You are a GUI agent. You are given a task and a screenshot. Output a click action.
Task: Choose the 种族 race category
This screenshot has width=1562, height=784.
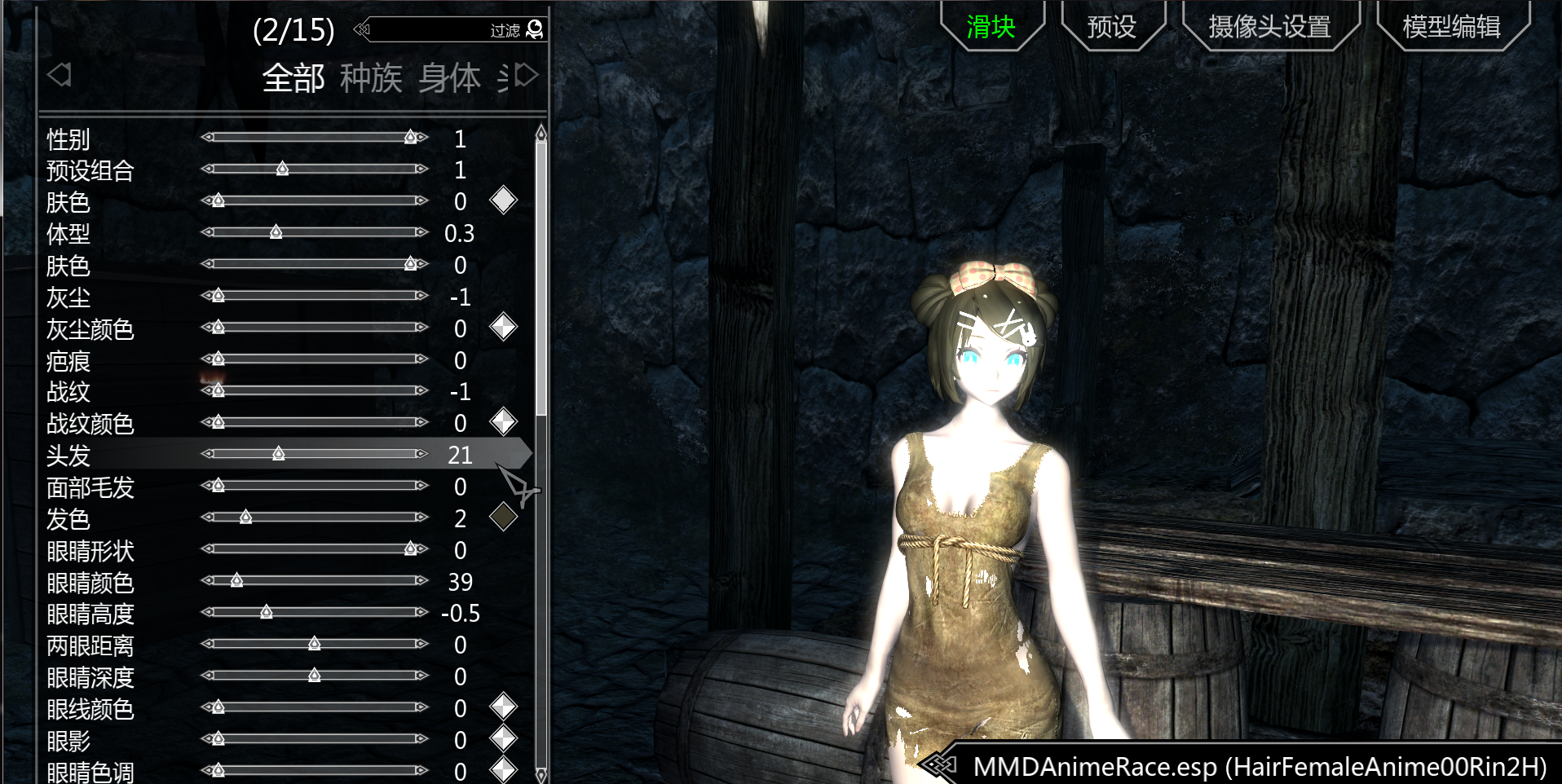[x=371, y=78]
